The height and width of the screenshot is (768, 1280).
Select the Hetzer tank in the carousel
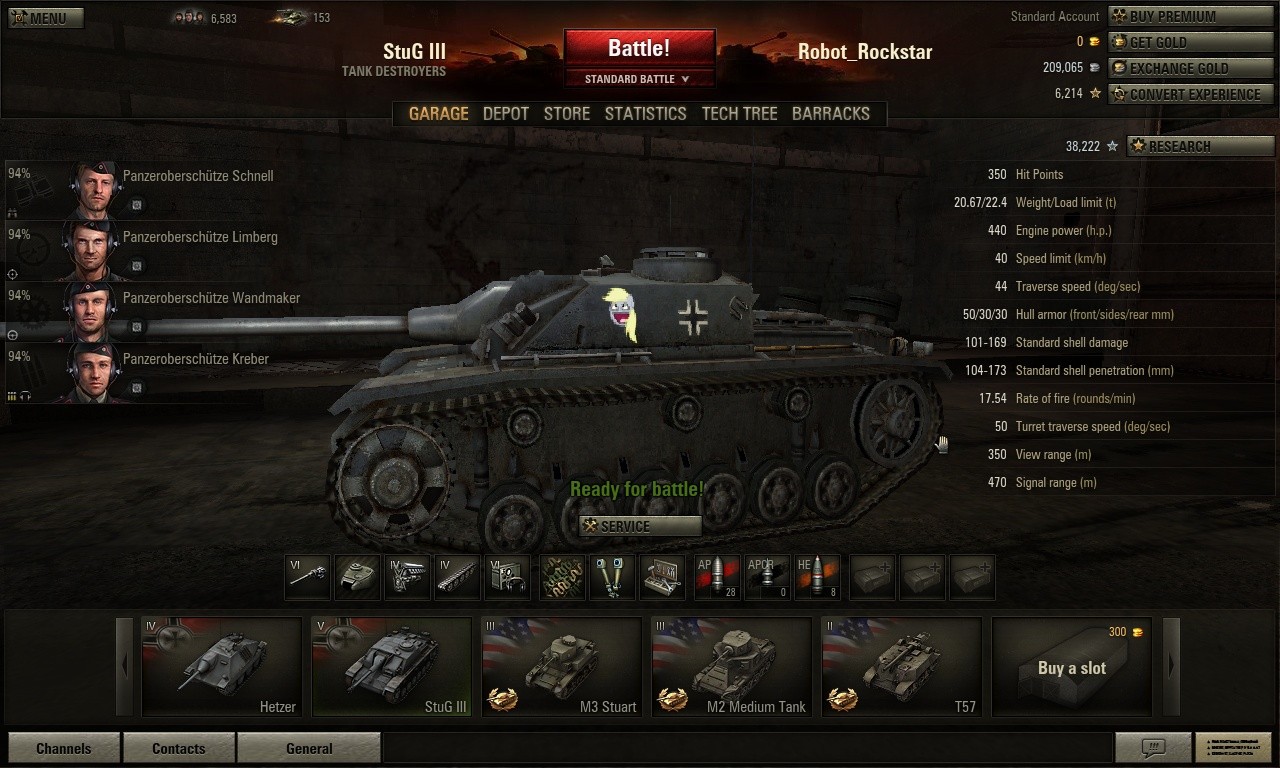221,666
